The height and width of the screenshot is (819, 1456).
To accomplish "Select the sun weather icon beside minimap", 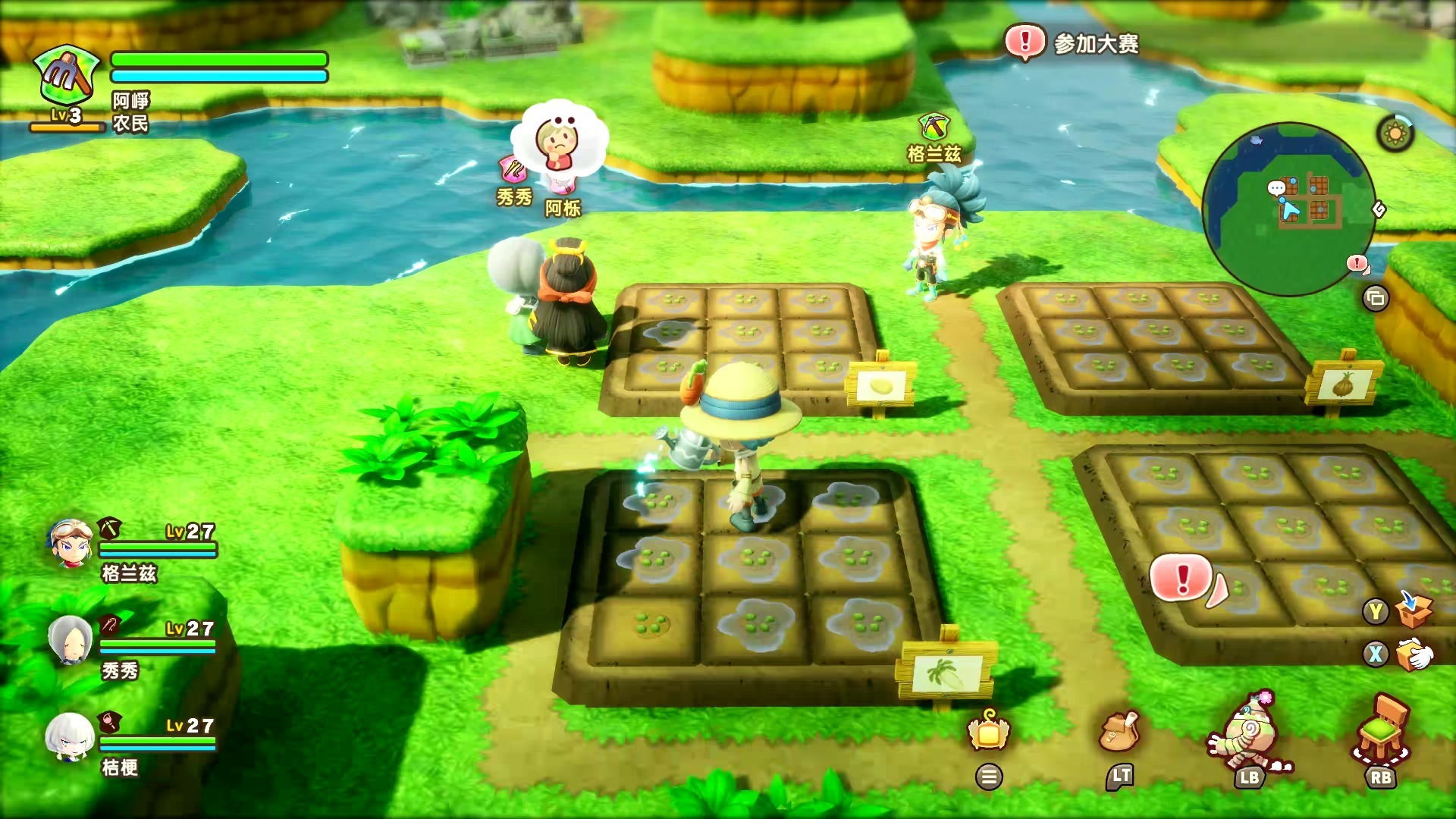I will click(x=1395, y=135).
